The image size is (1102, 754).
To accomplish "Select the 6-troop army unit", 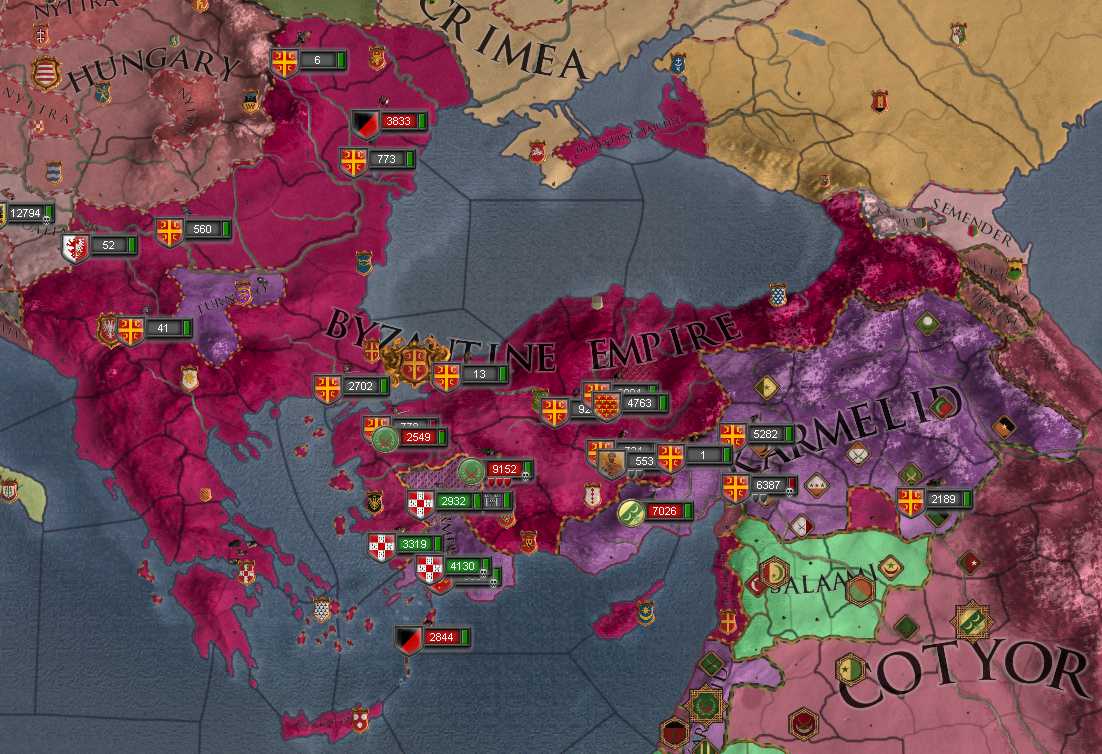I will (x=317, y=60).
